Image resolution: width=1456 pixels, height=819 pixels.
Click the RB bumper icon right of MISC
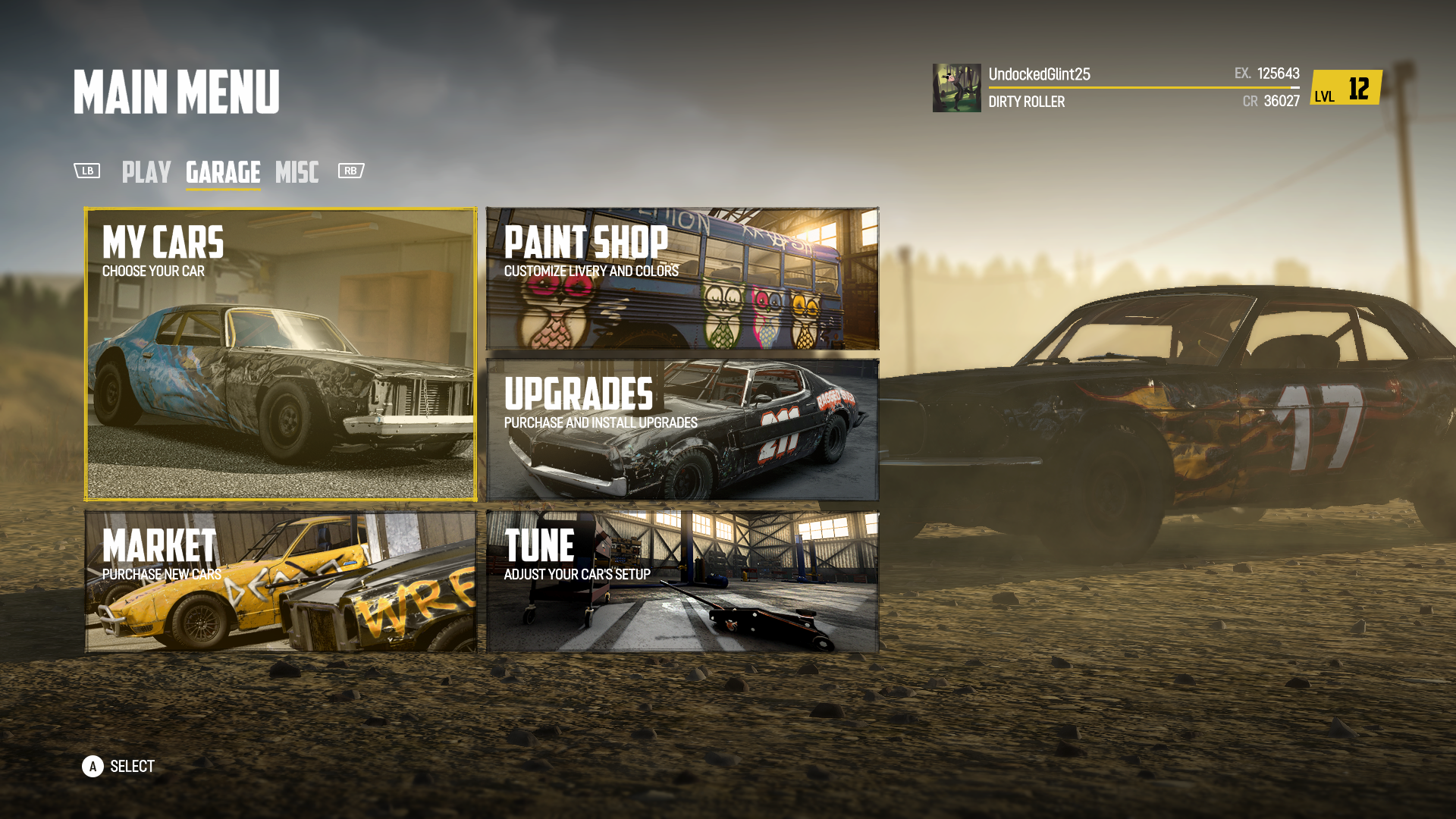point(350,171)
